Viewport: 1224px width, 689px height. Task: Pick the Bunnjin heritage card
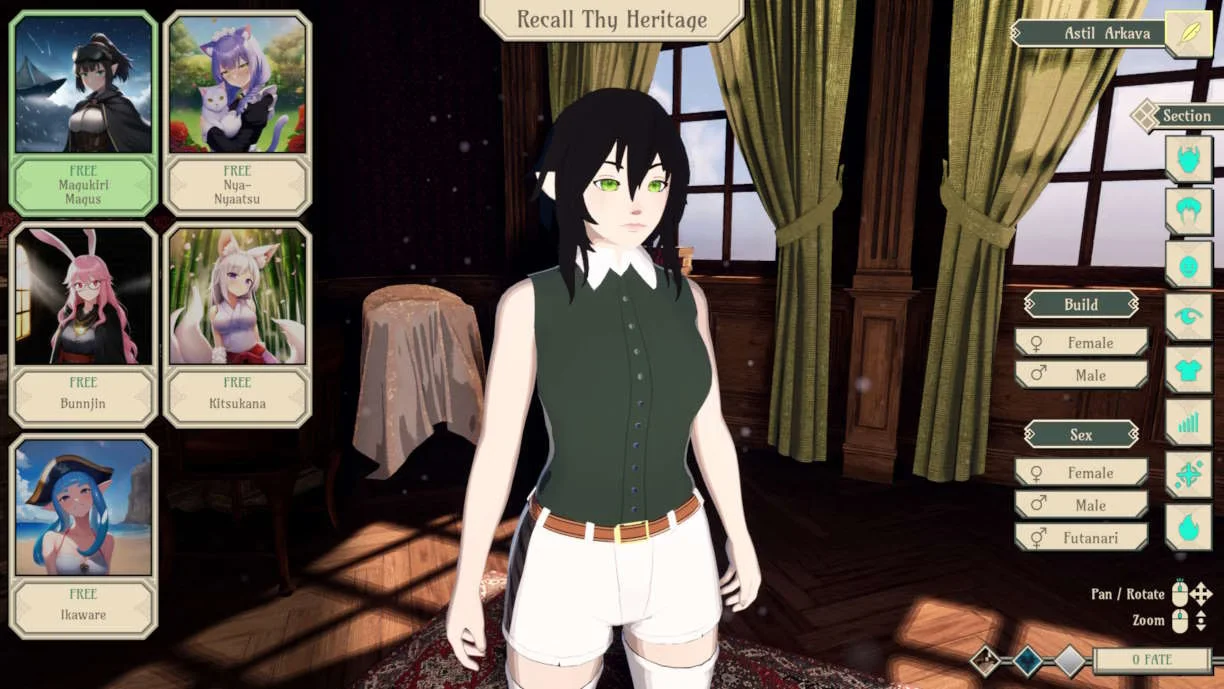tap(83, 325)
